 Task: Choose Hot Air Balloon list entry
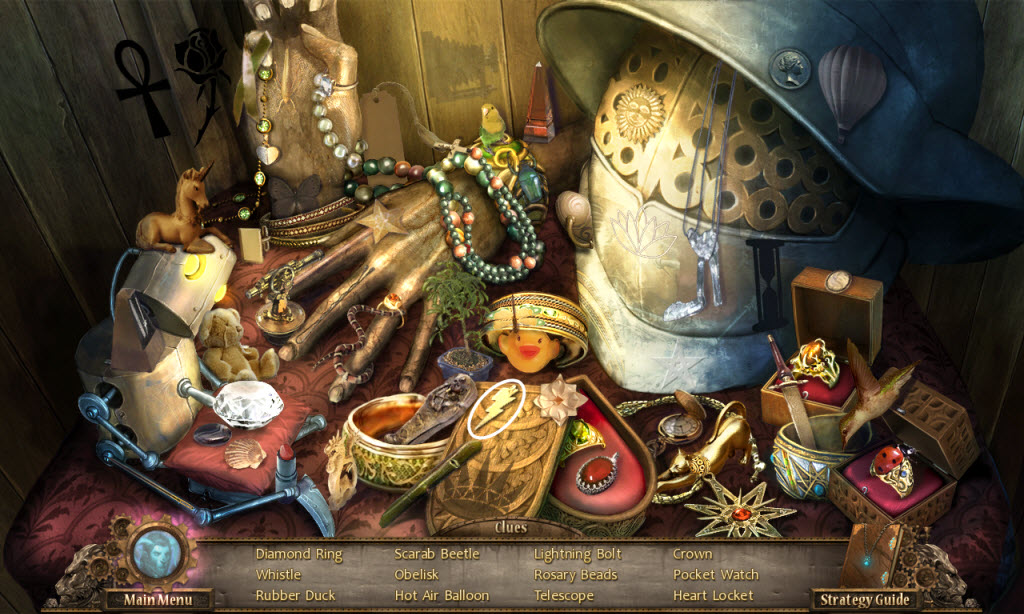click(x=441, y=596)
